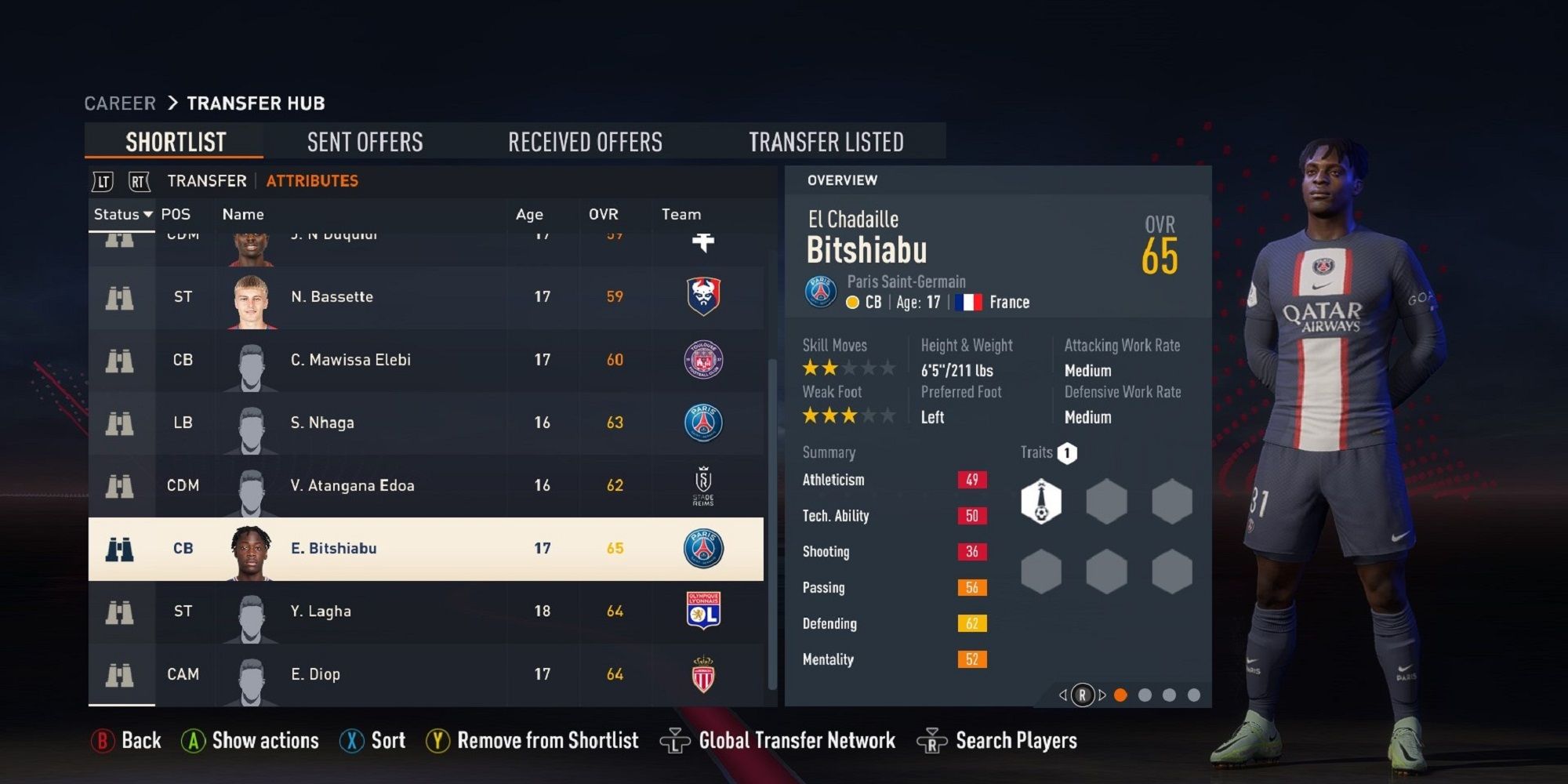
Task: Sort the shortlist by Team column
Action: click(681, 214)
